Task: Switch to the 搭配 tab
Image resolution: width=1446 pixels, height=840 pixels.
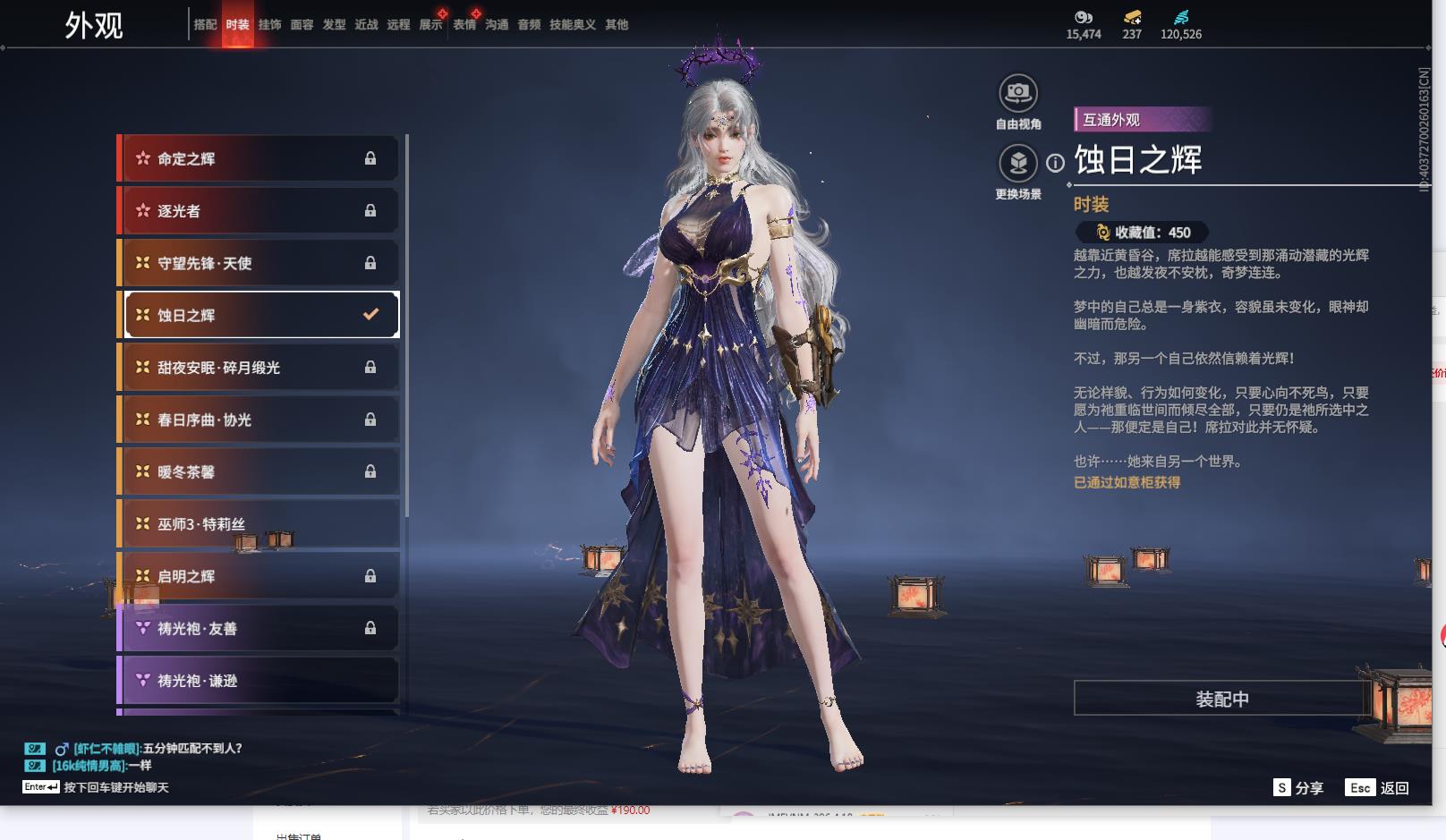Action: 205,25
